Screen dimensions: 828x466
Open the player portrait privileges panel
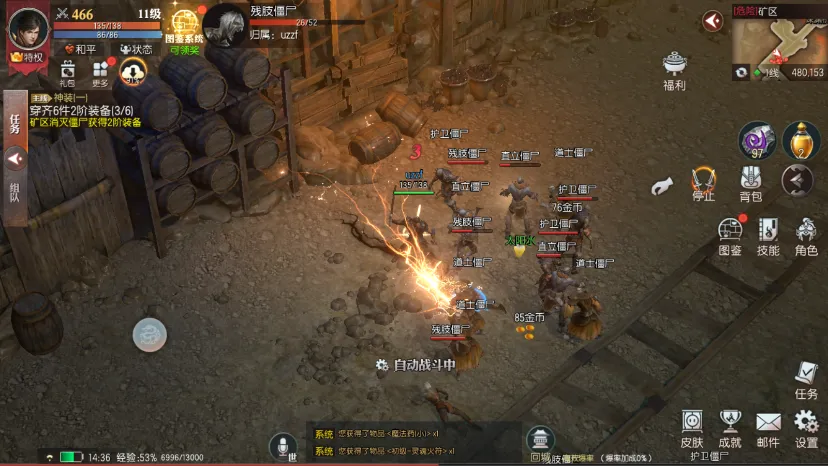coord(28,30)
